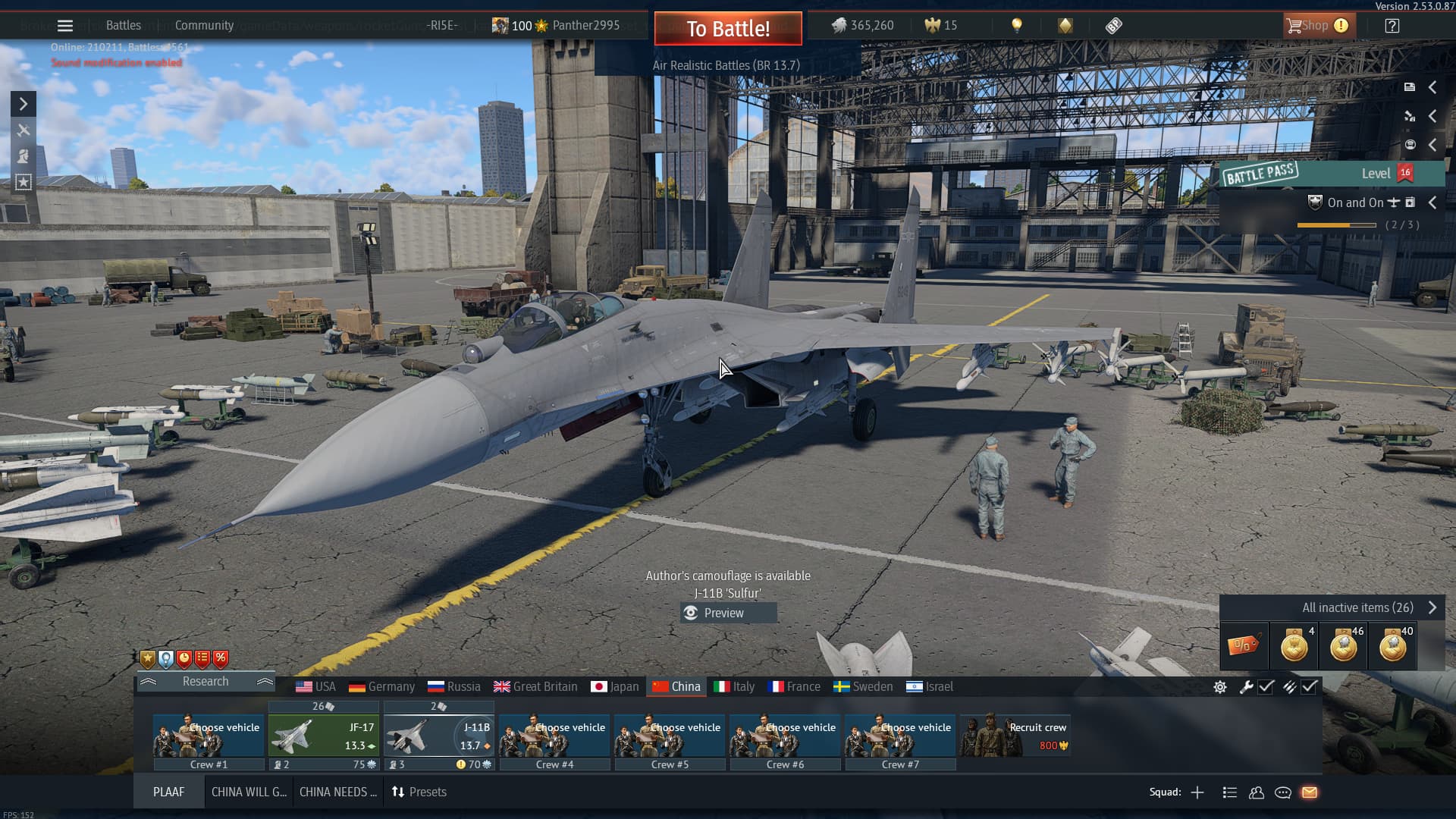Switch to the Russia nation tab
This screenshot has width=1456, height=819.
453,686
